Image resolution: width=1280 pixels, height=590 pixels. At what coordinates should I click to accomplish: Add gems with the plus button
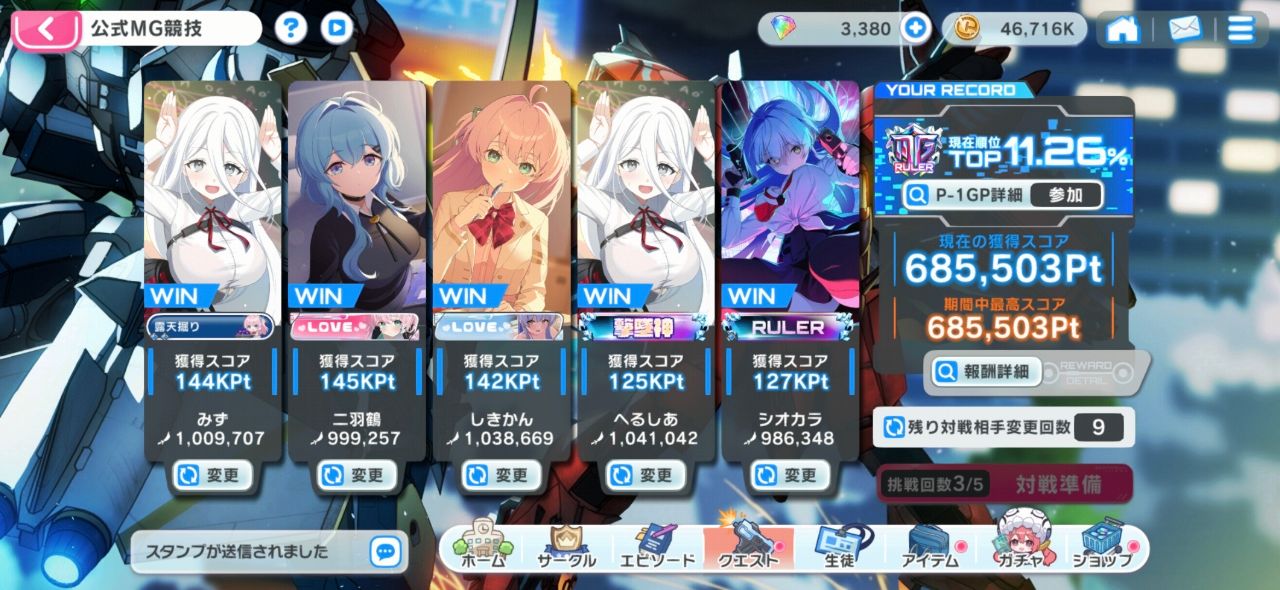pyautogui.click(x=915, y=28)
